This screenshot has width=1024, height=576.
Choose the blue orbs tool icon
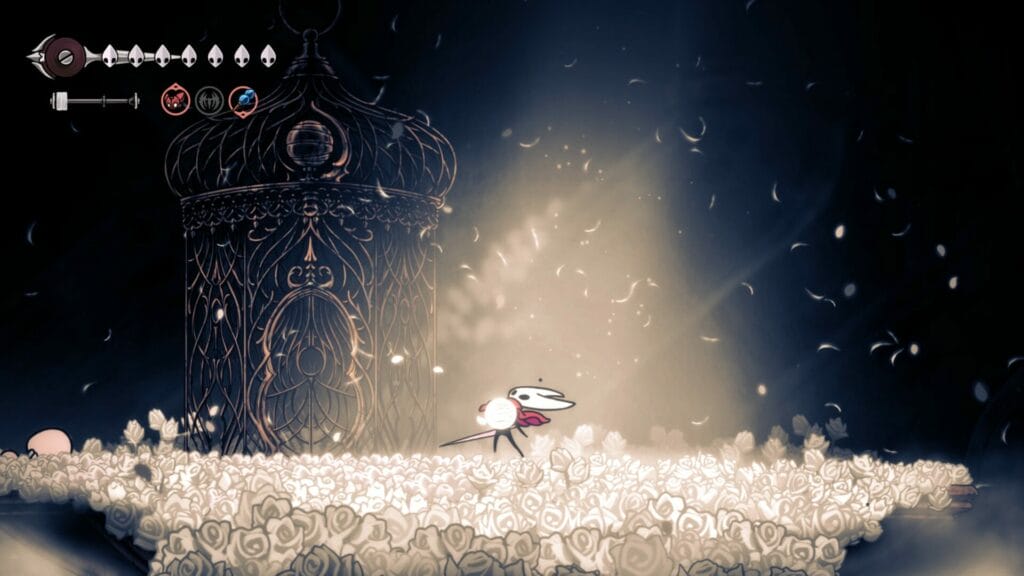coord(243,100)
